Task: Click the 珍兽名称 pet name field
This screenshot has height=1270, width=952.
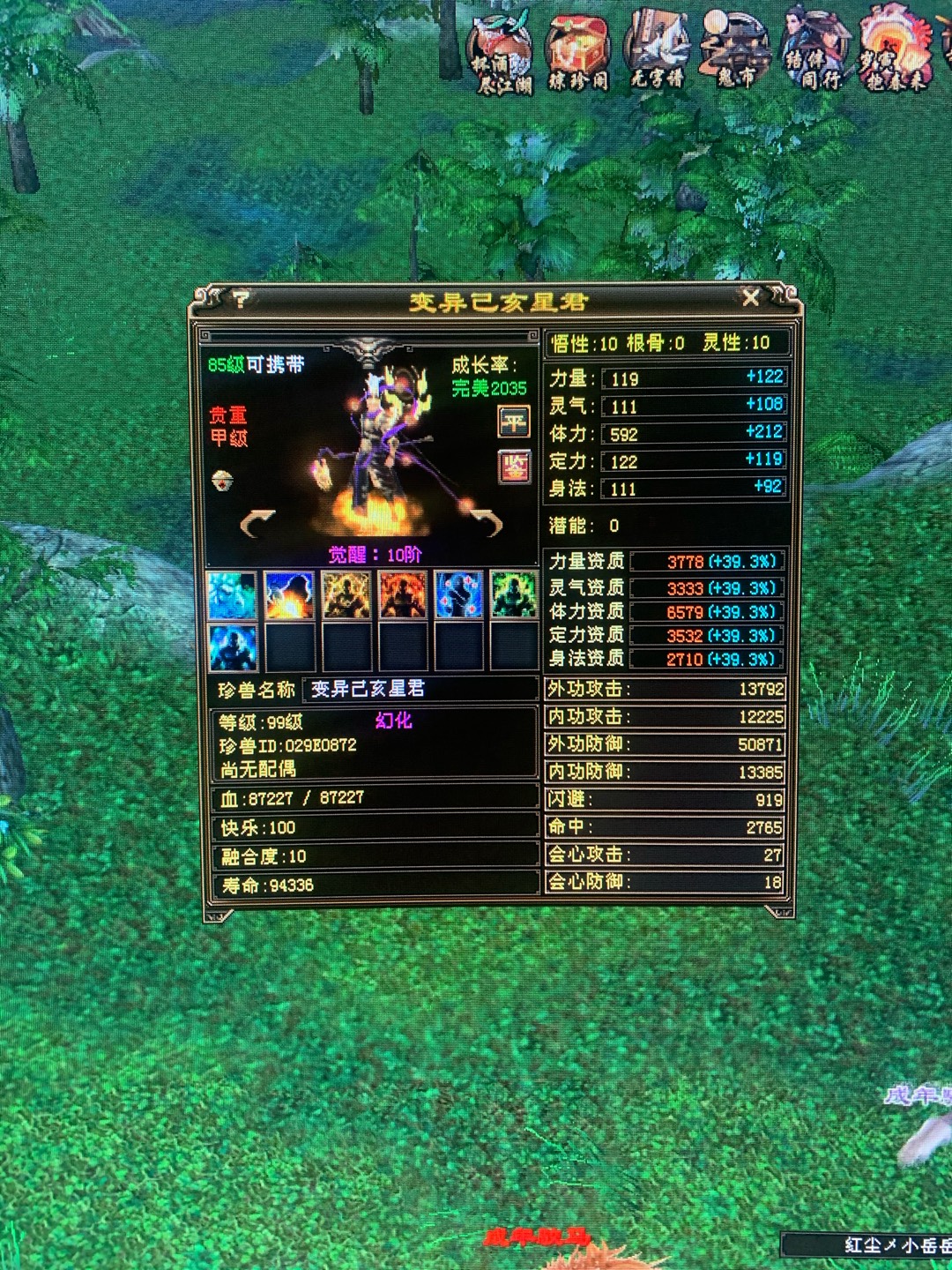Action: [419, 689]
